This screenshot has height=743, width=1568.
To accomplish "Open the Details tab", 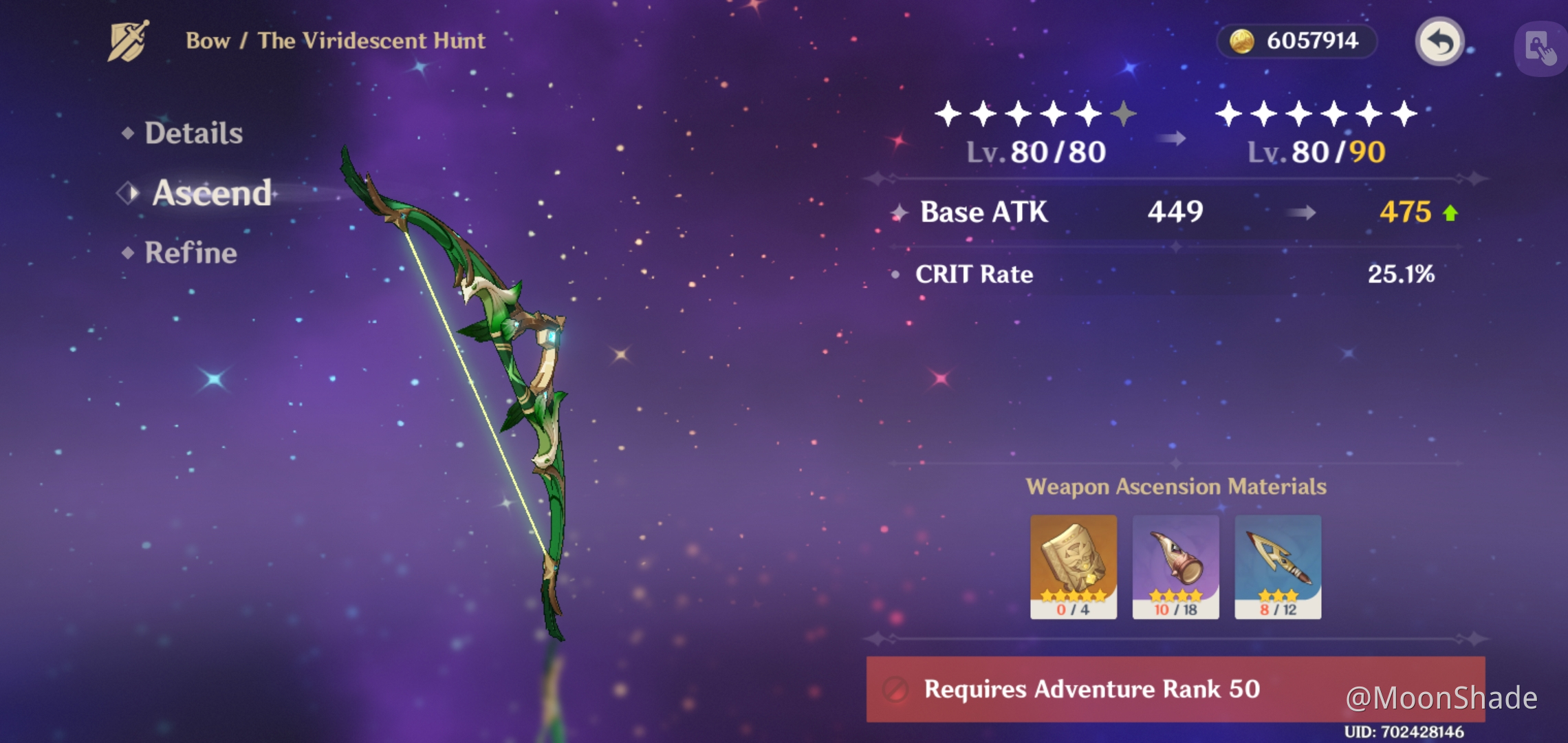I will click(x=193, y=133).
